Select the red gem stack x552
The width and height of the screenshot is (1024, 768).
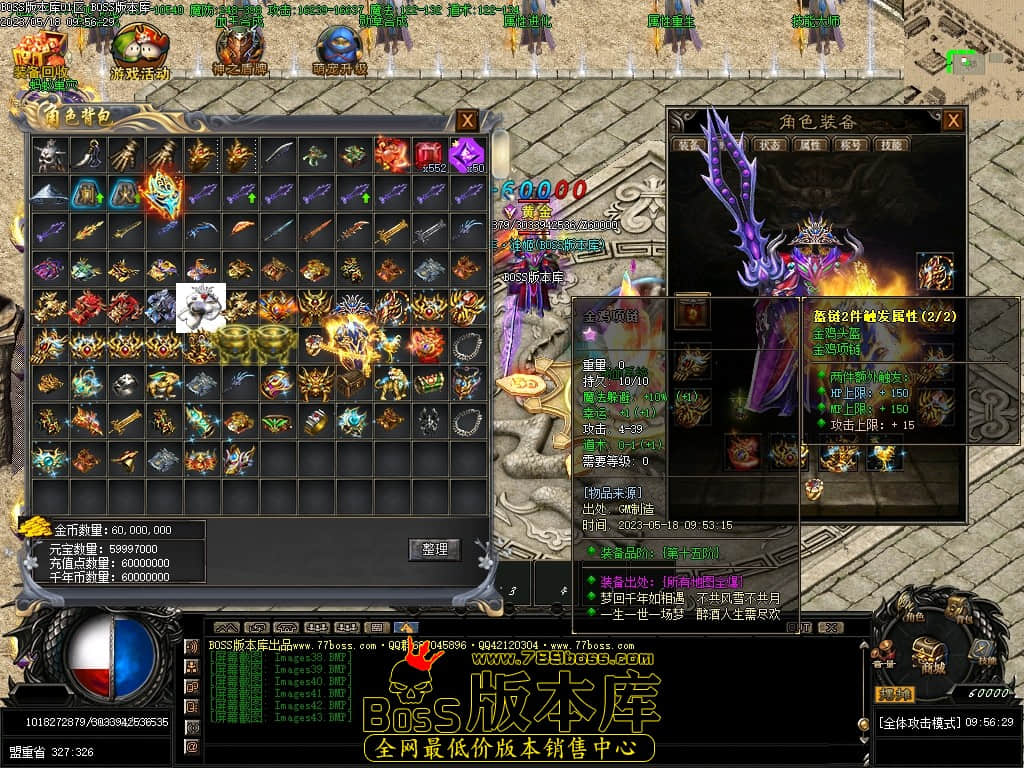429,154
